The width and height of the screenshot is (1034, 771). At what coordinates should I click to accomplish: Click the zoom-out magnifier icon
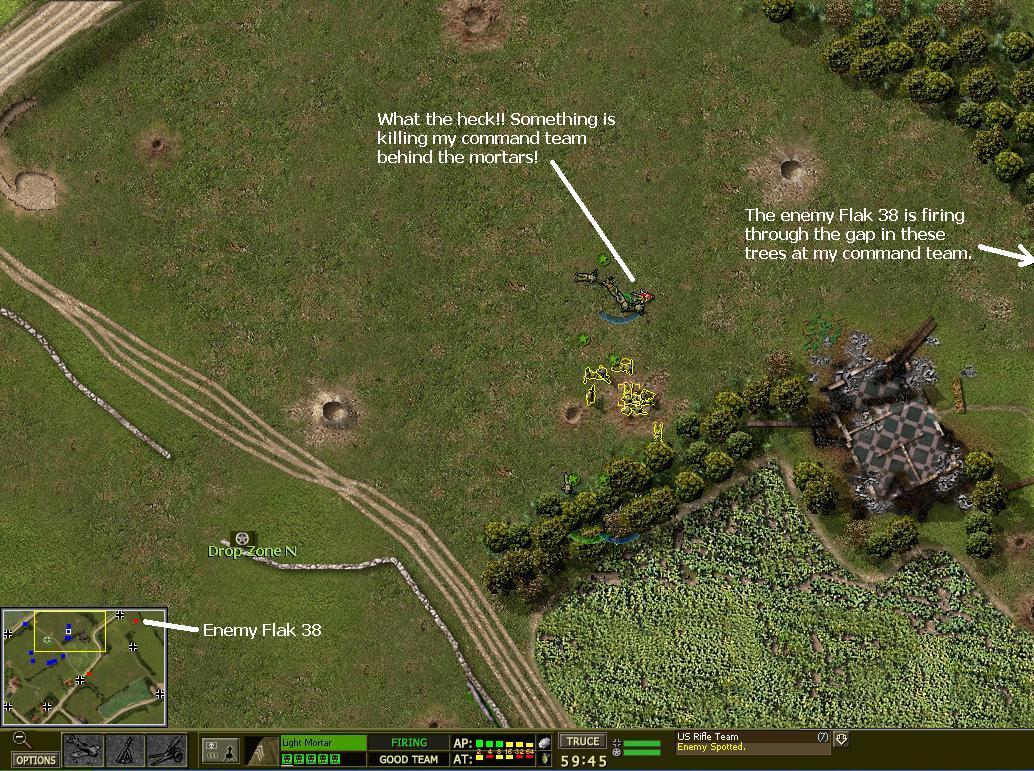pos(21,741)
